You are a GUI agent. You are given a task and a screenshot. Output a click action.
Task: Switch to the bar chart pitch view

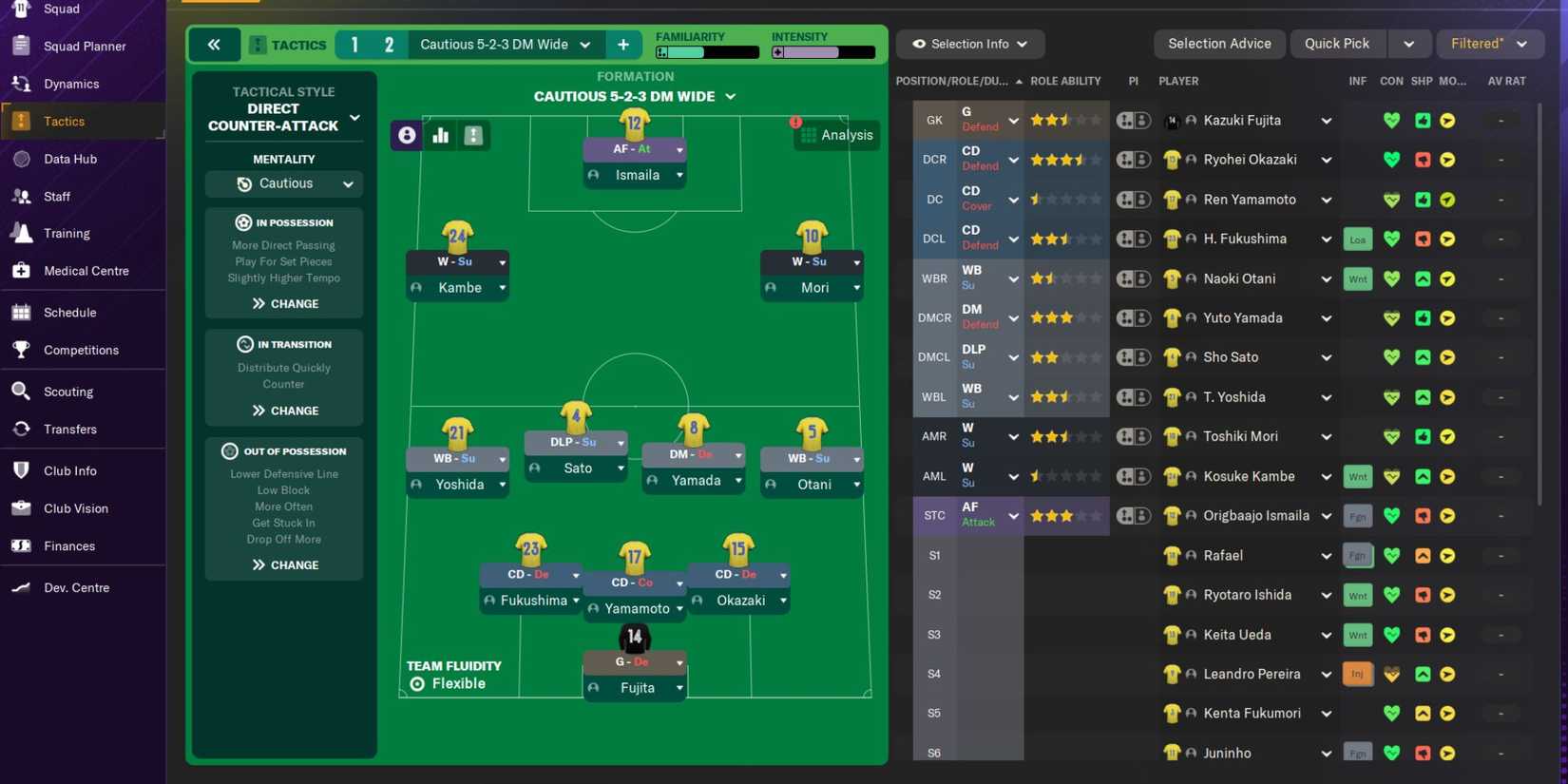pos(440,135)
